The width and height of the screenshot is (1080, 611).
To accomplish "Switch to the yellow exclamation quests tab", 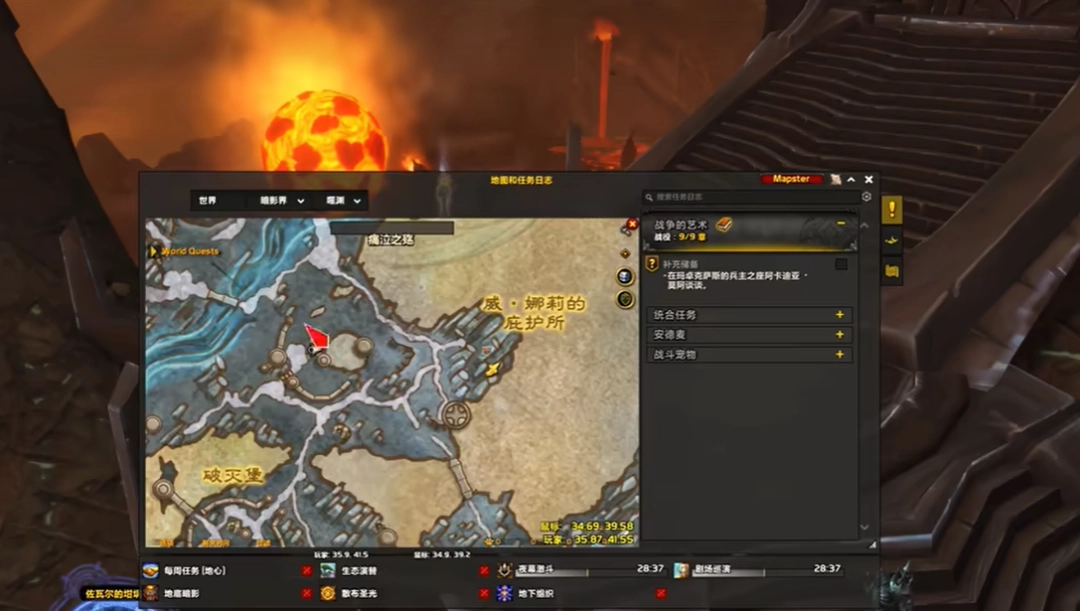I will (x=892, y=209).
